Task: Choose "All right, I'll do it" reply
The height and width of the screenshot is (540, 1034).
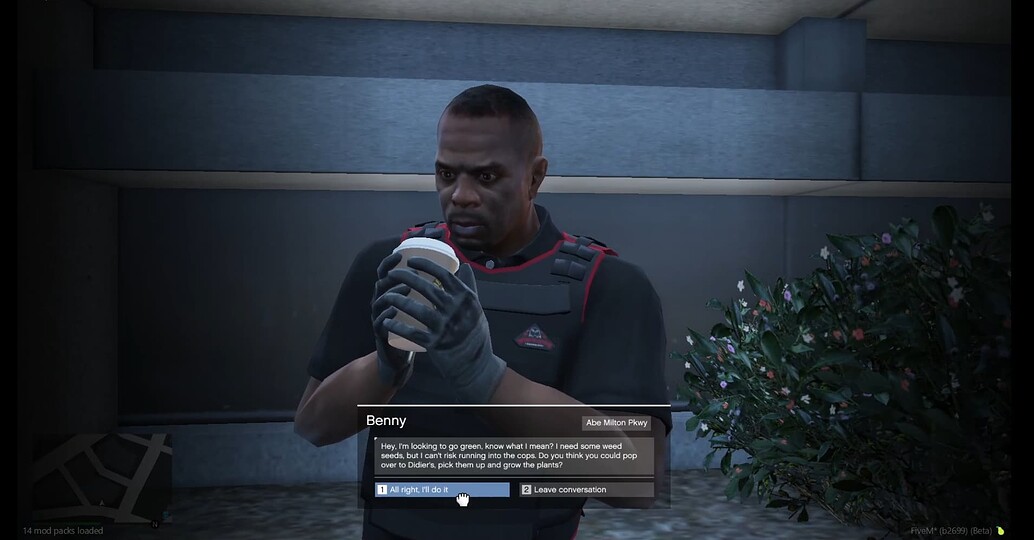Action: point(441,490)
